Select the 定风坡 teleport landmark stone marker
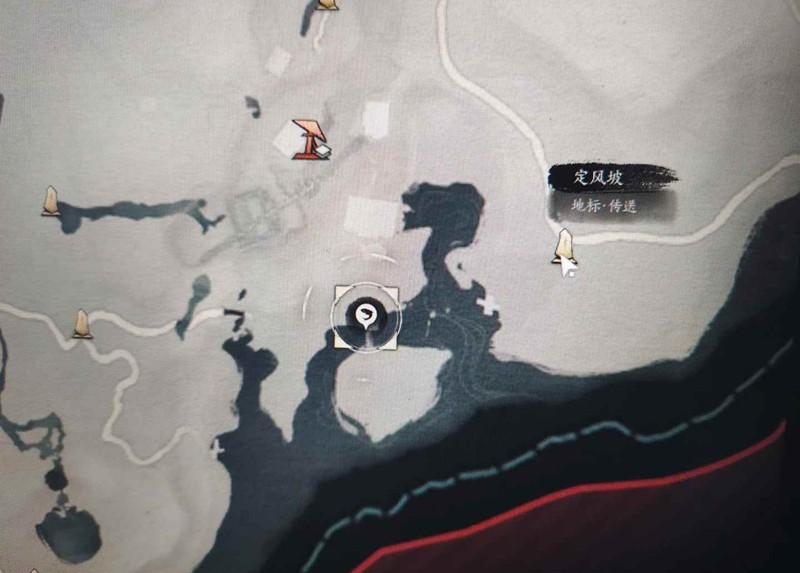 click(564, 247)
